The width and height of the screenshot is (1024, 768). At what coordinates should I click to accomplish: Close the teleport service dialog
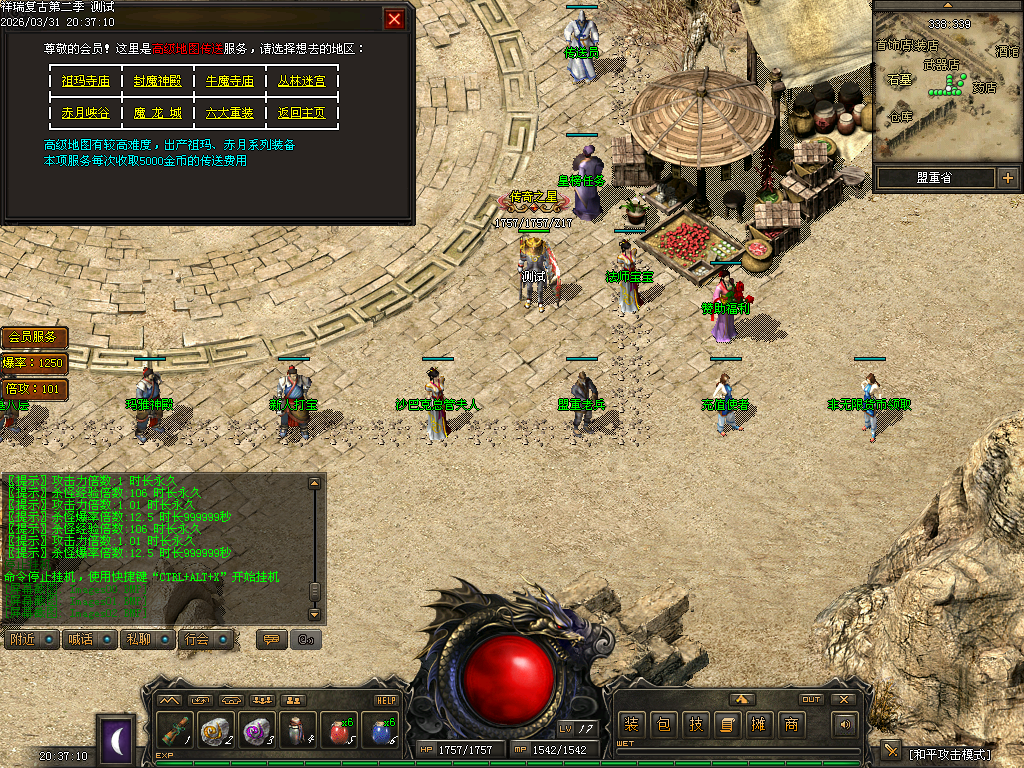click(x=395, y=19)
